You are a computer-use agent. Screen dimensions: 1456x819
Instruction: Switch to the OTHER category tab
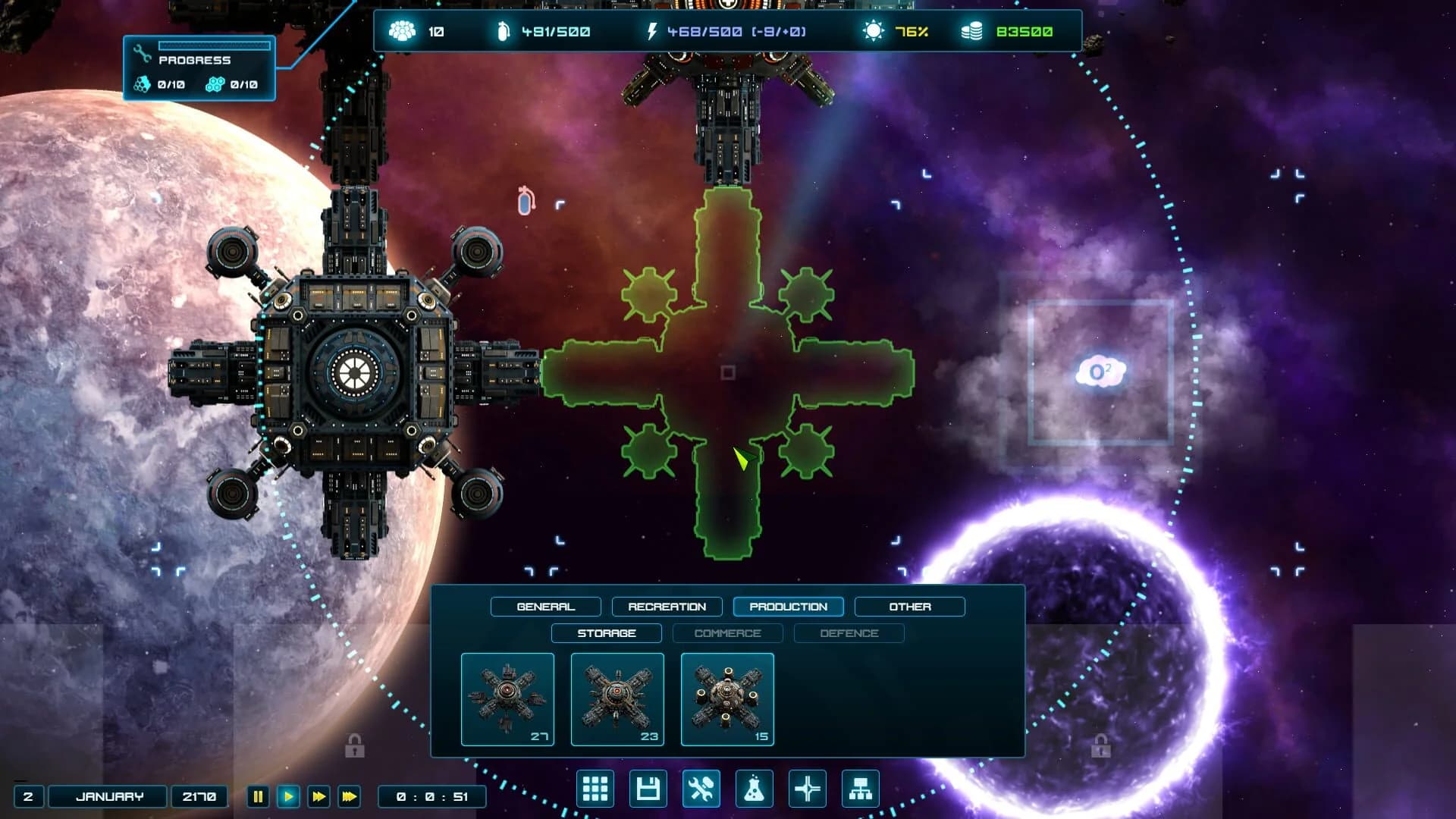[x=910, y=607]
